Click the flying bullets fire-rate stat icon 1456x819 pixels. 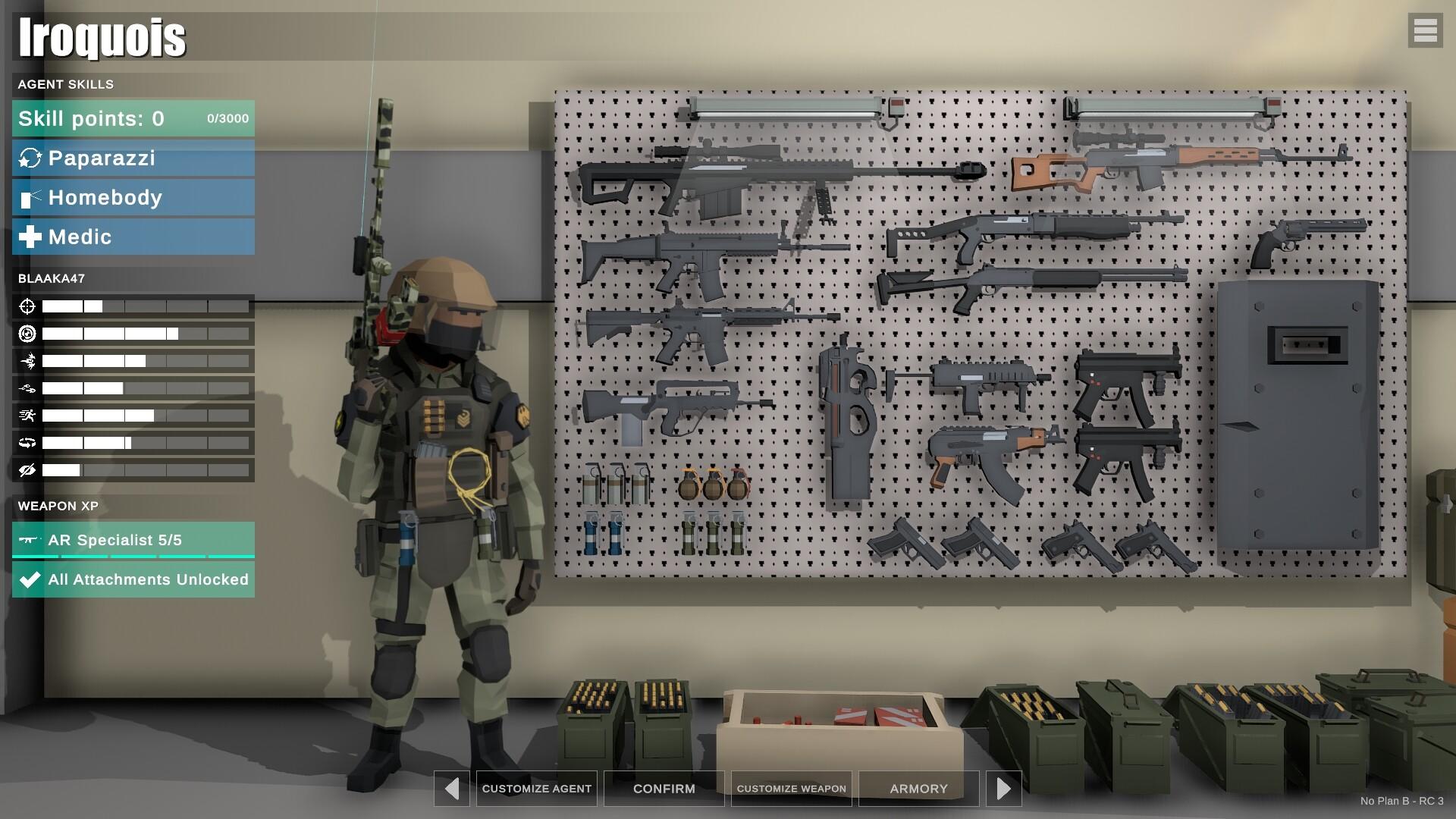tap(28, 388)
